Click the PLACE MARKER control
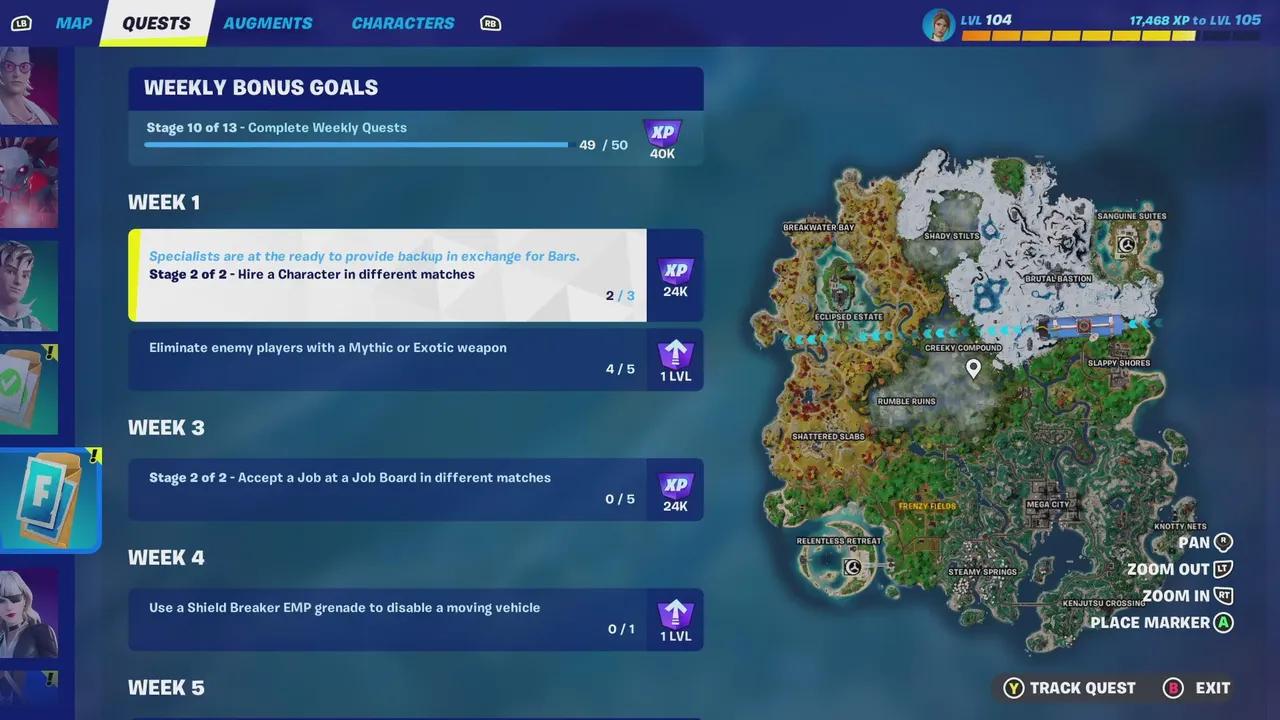The height and width of the screenshot is (720, 1280). coord(1149,622)
